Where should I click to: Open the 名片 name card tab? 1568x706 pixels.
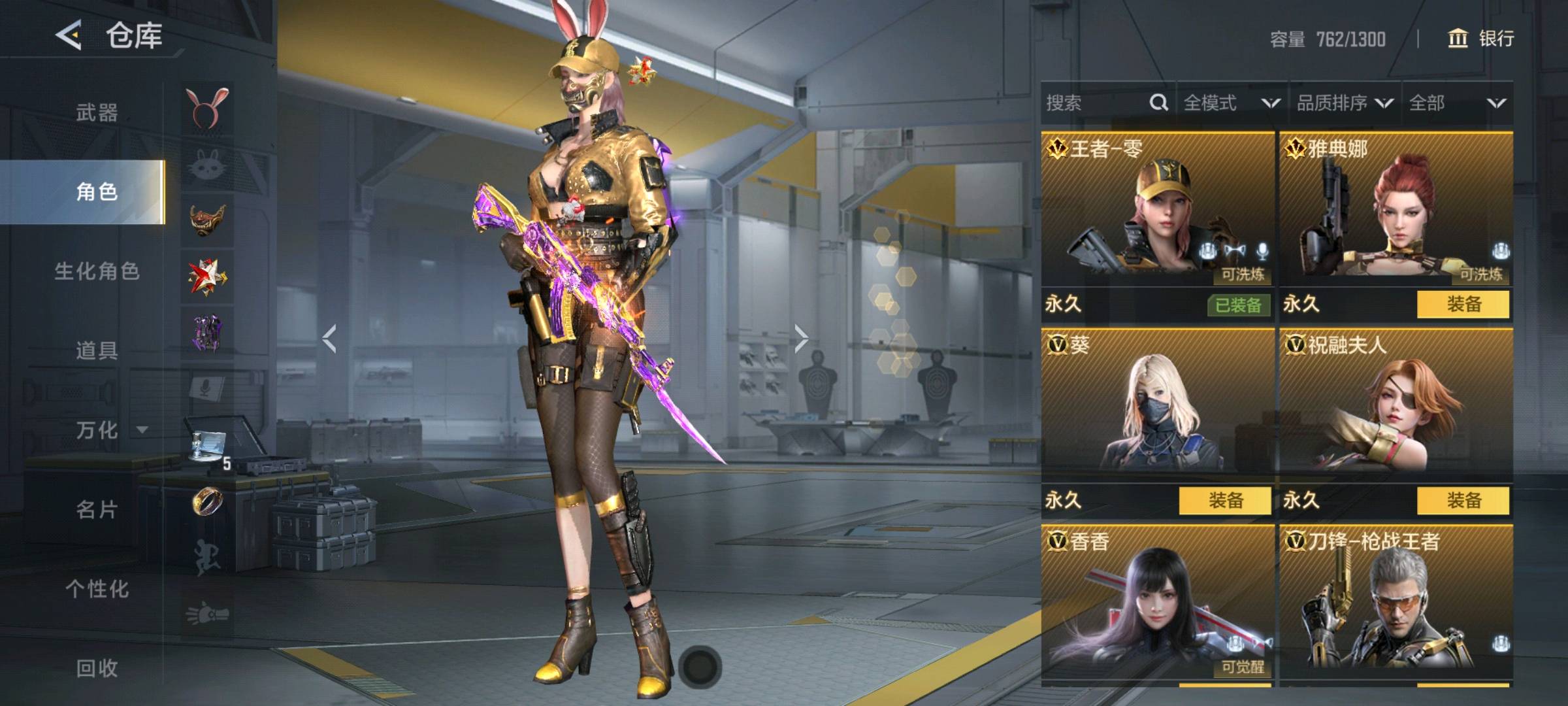point(97,509)
